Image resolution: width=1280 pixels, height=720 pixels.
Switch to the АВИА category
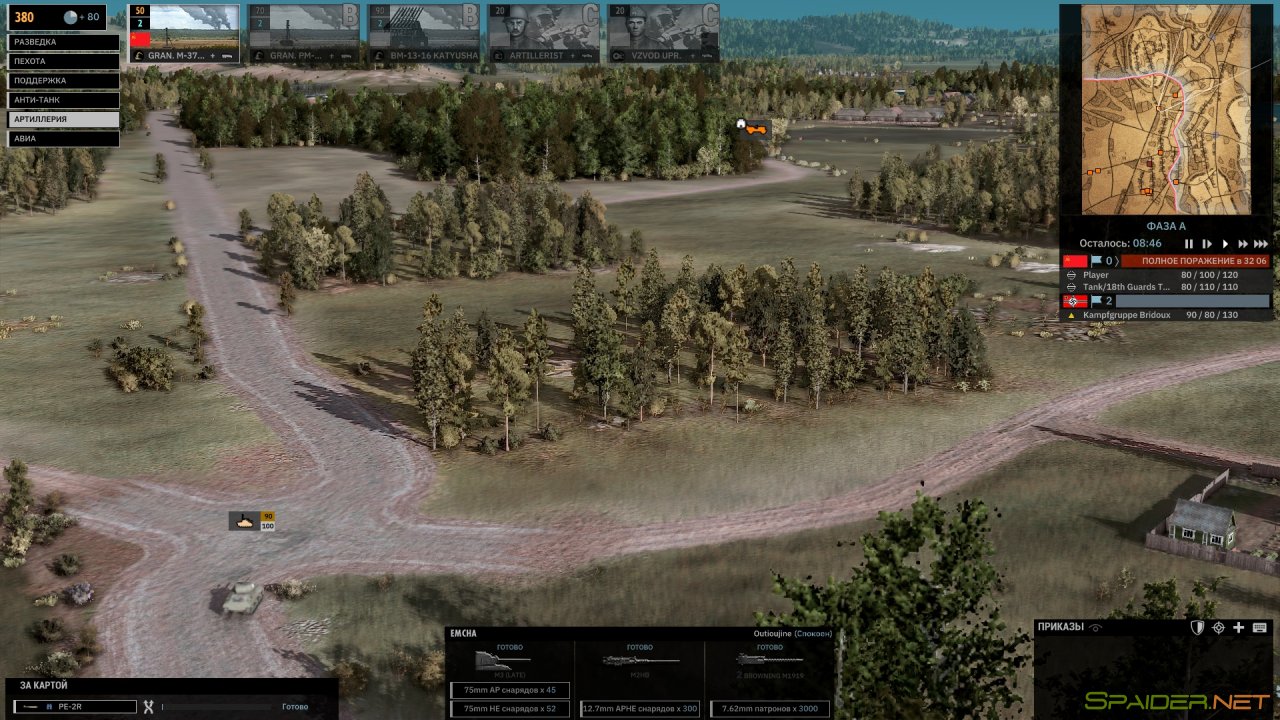point(62,138)
